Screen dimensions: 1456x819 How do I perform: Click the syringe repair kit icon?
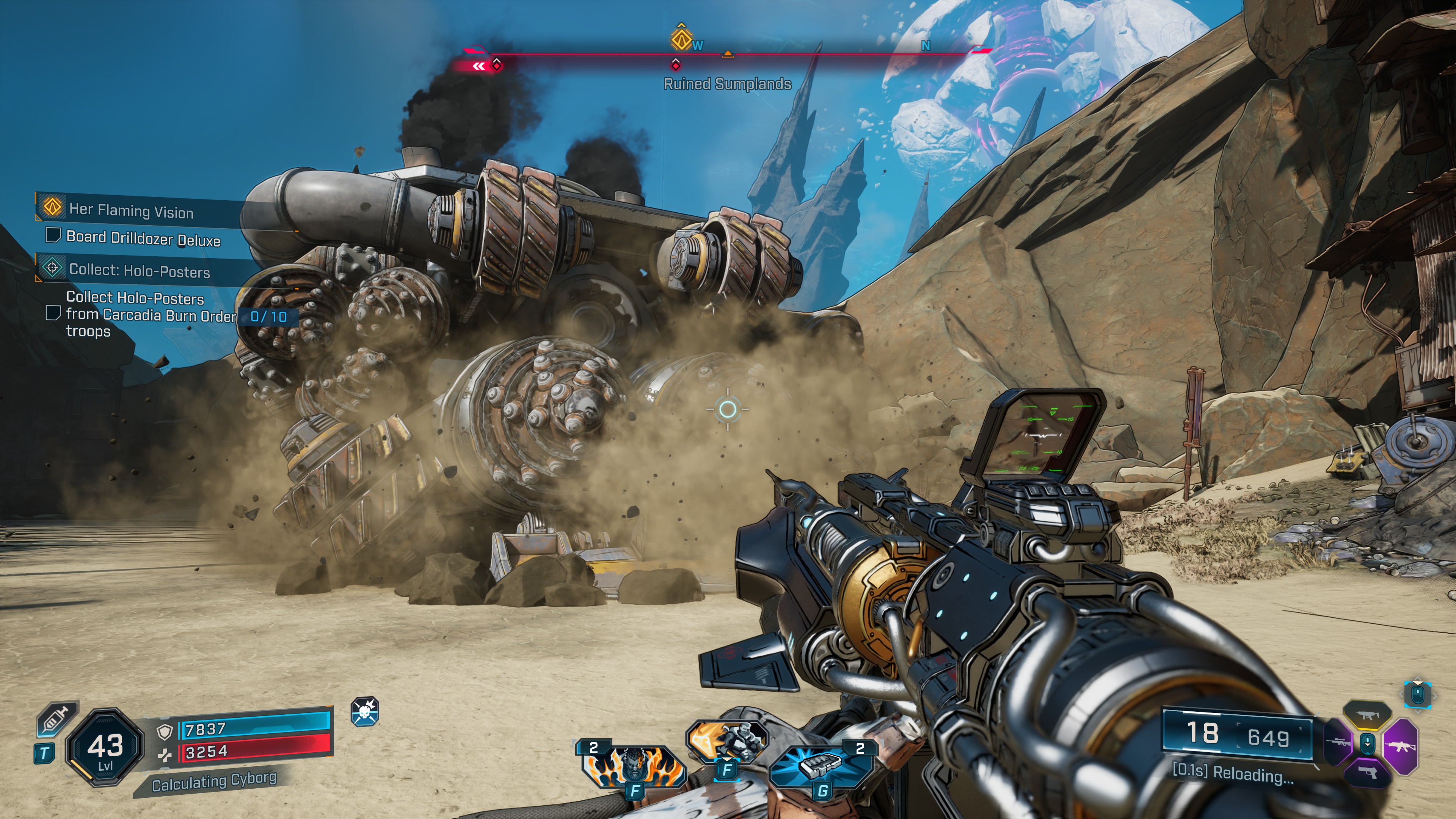pyautogui.click(x=56, y=720)
